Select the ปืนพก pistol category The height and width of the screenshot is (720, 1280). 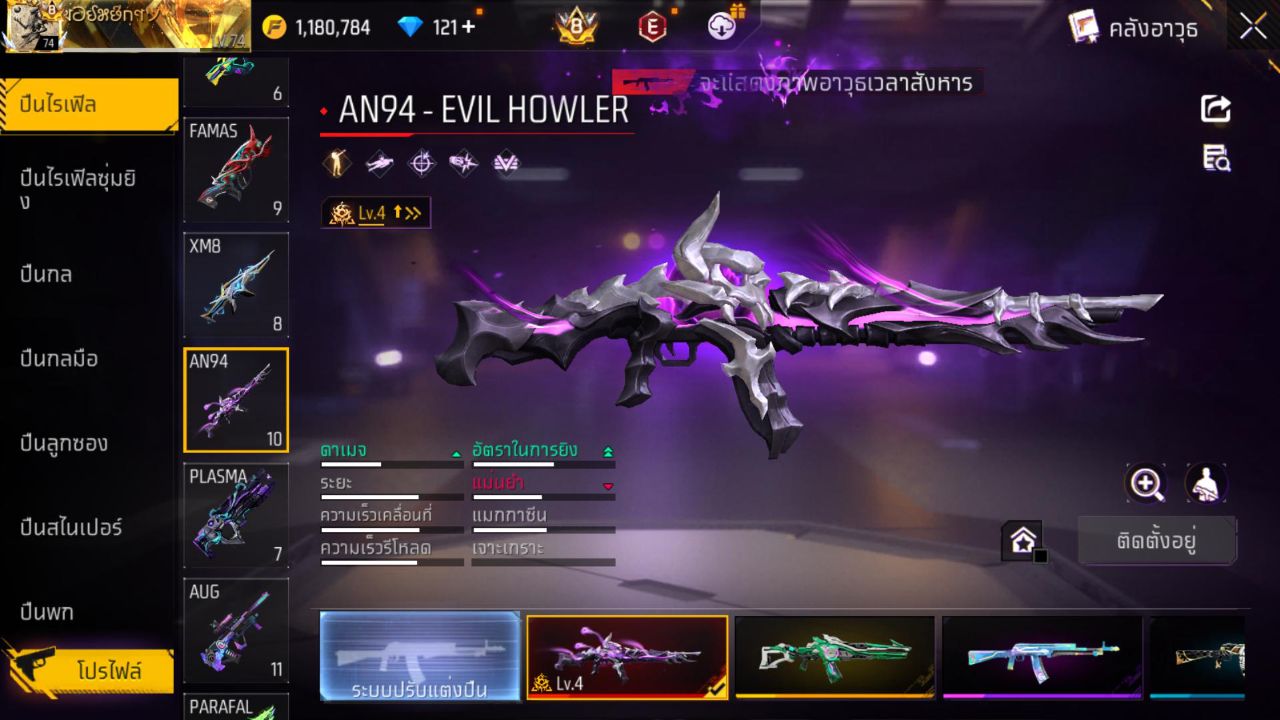pyautogui.click(x=47, y=612)
